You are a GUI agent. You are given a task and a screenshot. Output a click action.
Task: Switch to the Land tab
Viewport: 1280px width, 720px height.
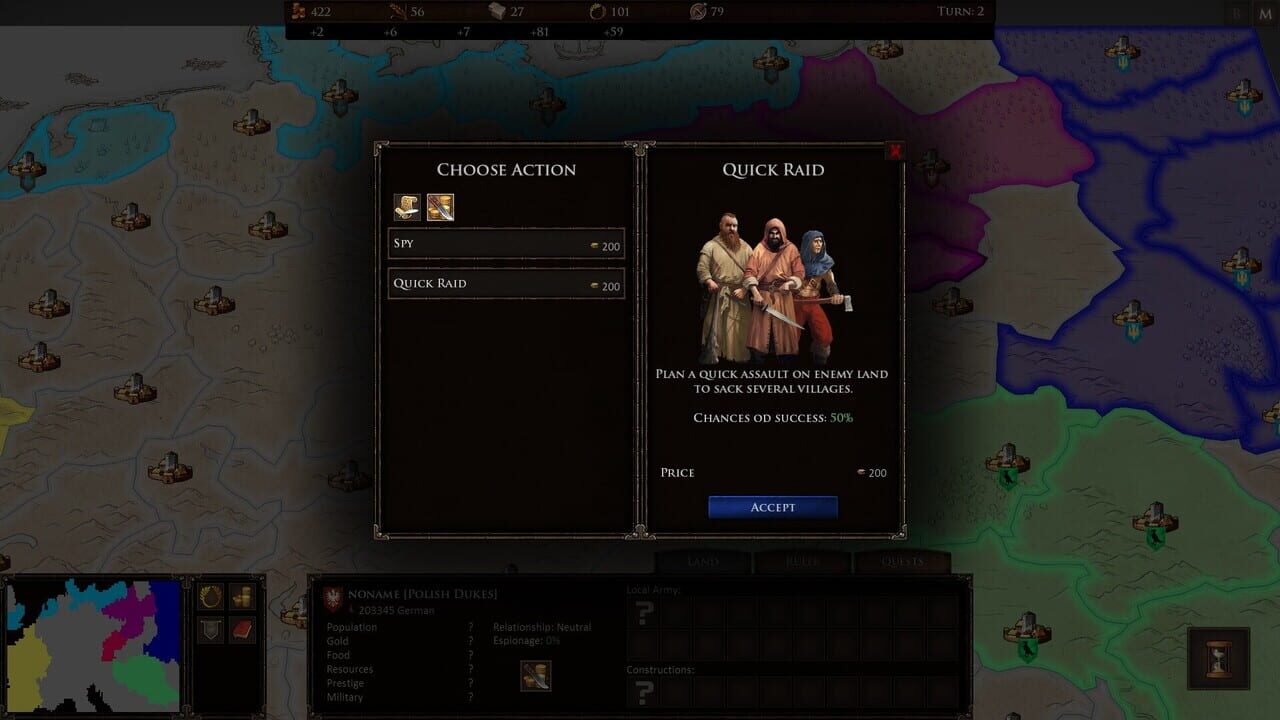coord(702,562)
